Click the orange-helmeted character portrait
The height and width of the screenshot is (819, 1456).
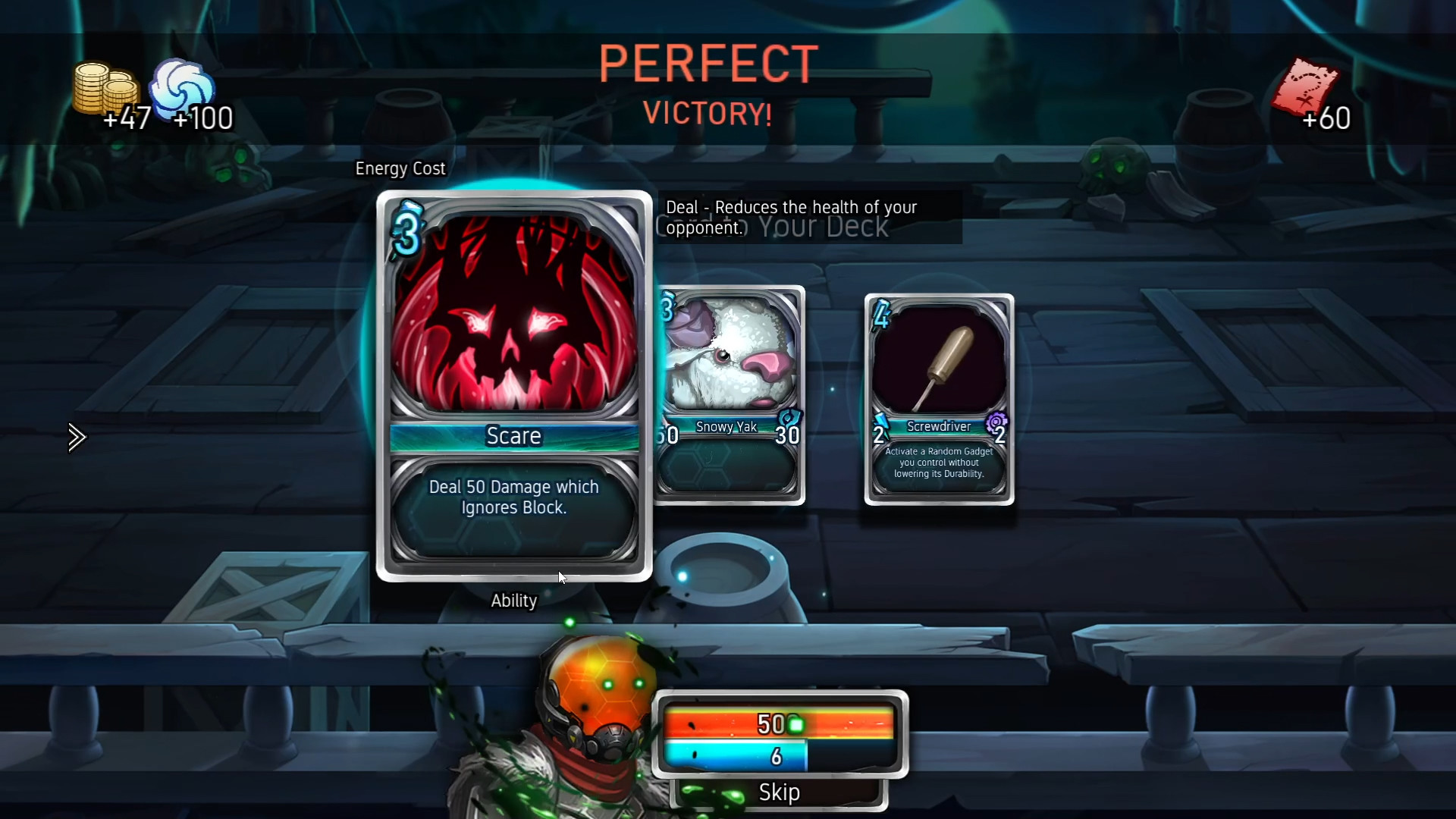(x=599, y=682)
